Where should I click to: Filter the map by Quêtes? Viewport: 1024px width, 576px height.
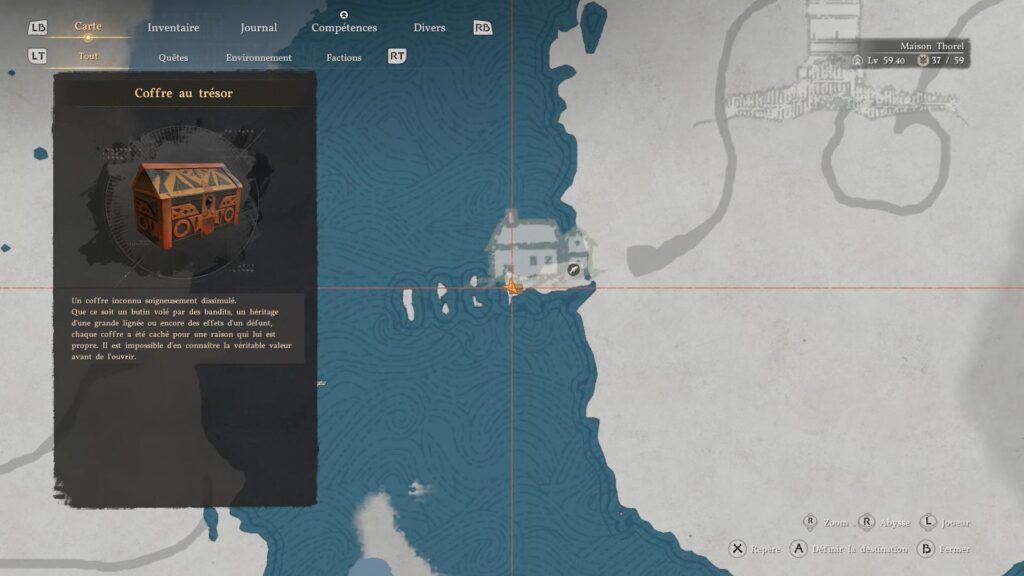coord(173,57)
